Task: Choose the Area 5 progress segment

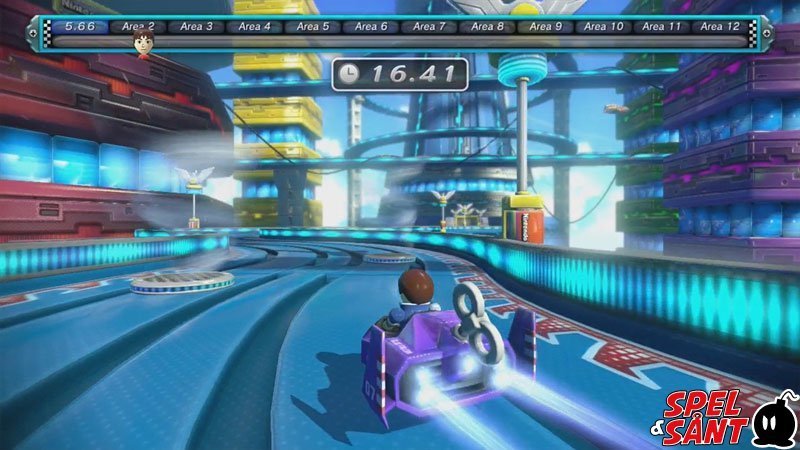Action: 312,26
